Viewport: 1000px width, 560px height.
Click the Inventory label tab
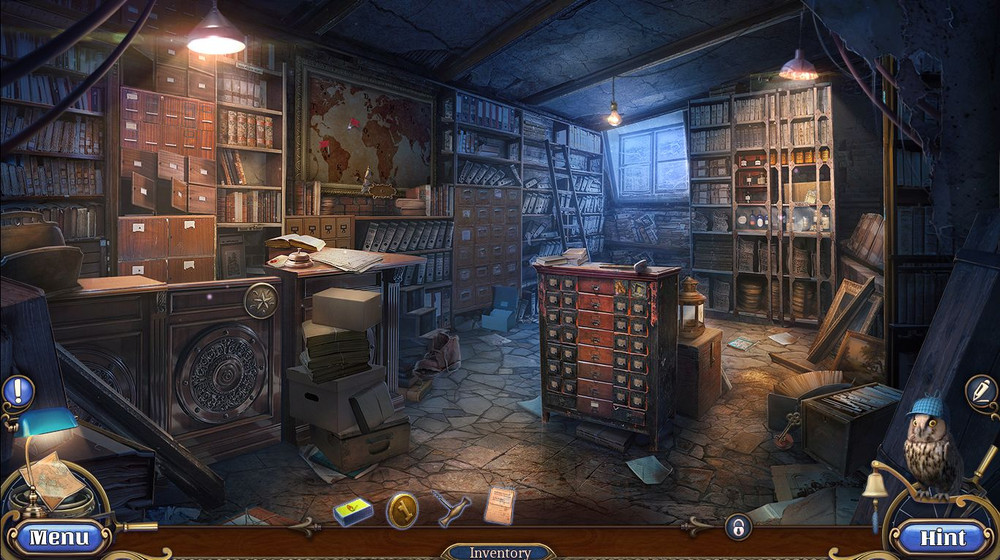click(500, 552)
